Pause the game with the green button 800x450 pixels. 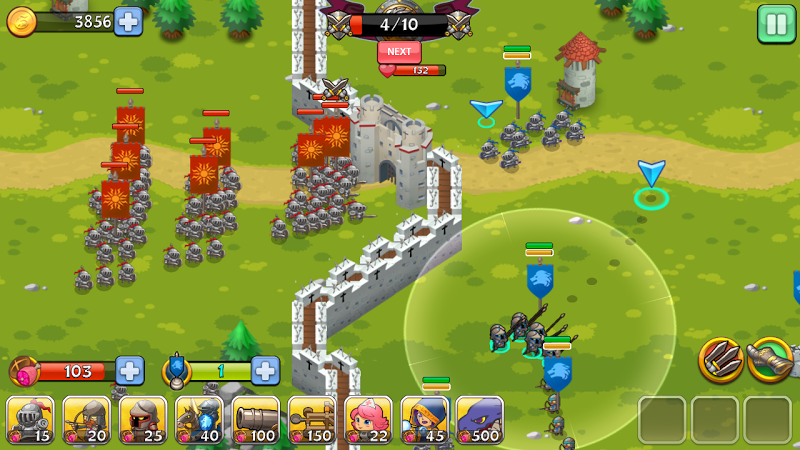pyautogui.click(x=776, y=24)
